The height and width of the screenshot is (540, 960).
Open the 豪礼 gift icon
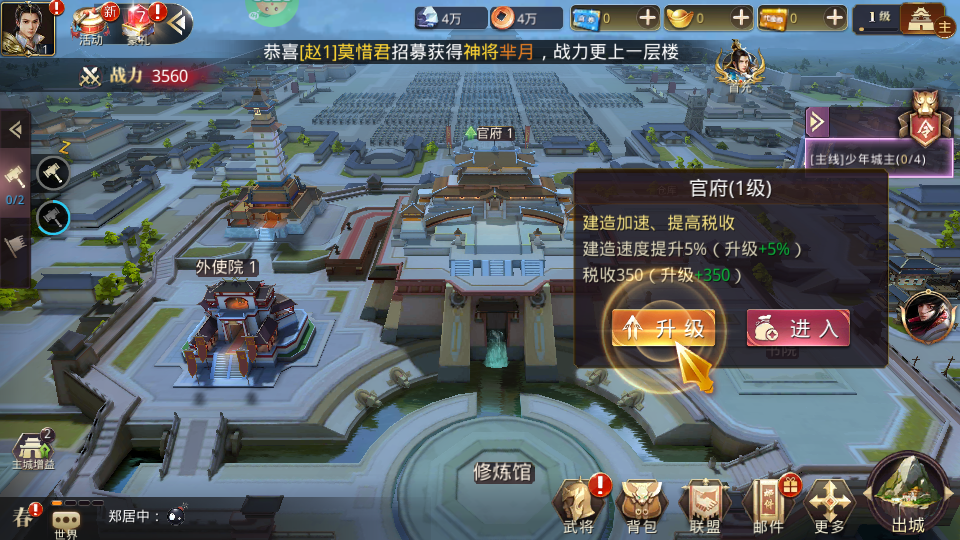click(x=138, y=23)
